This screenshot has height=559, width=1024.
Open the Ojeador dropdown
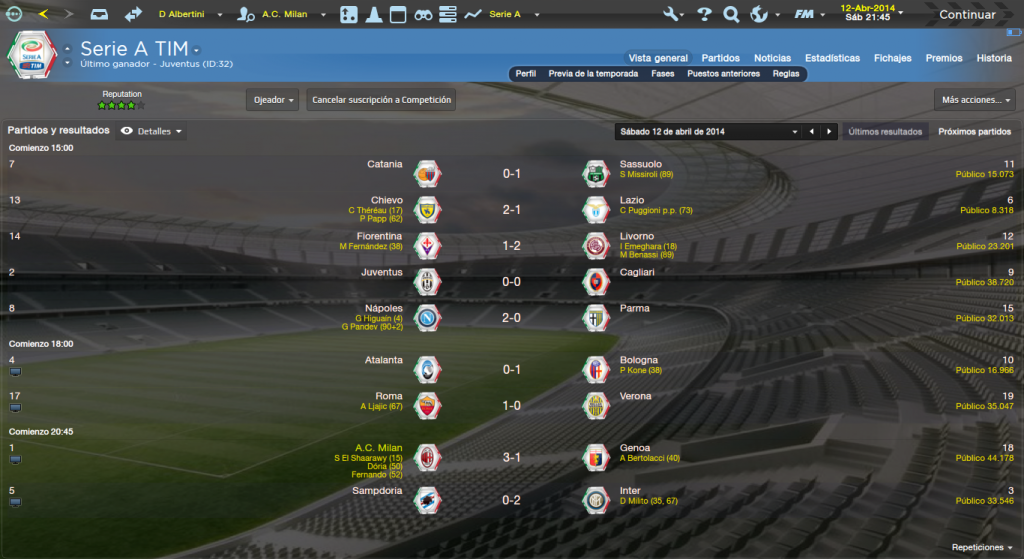[x=273, y=100]
